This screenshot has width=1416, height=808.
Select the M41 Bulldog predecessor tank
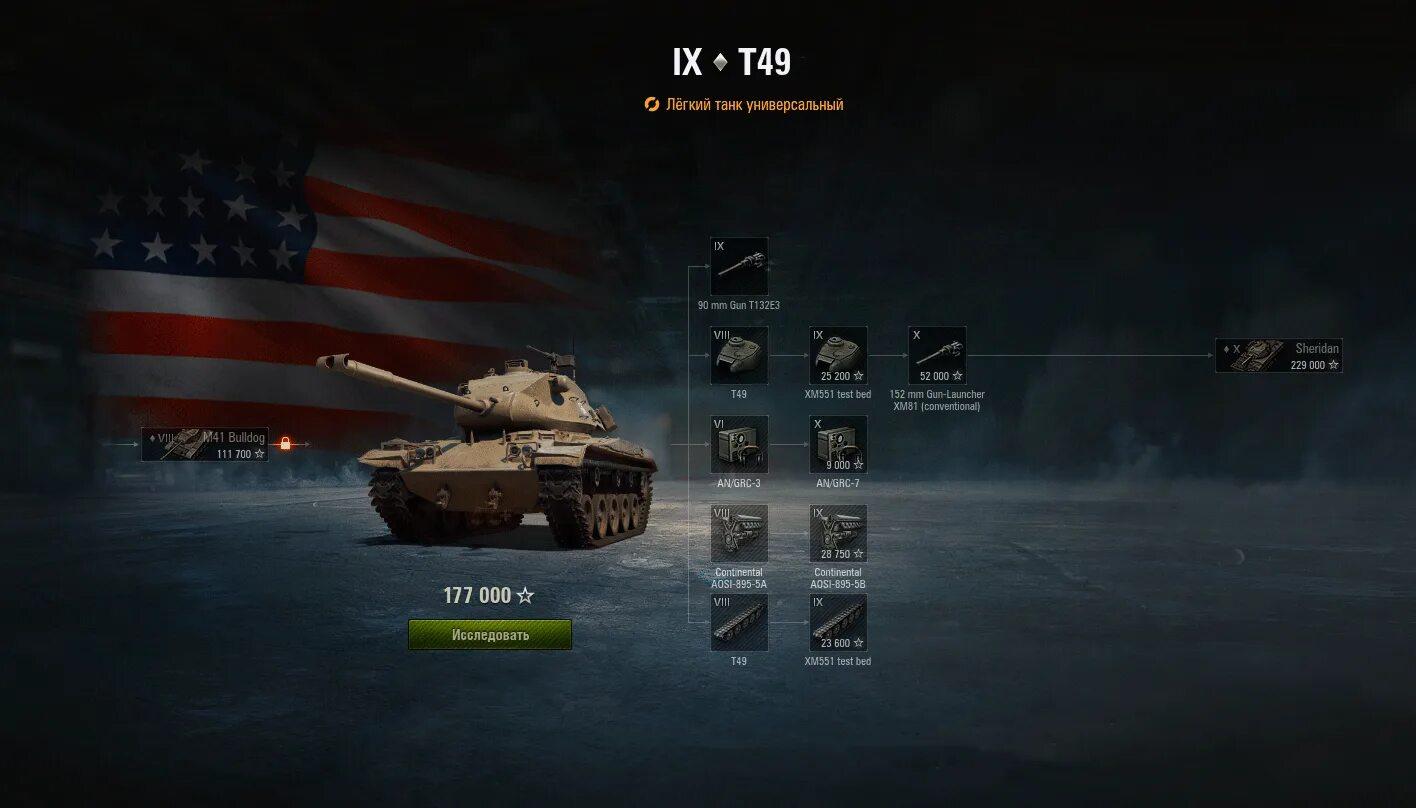click(205, 444)
